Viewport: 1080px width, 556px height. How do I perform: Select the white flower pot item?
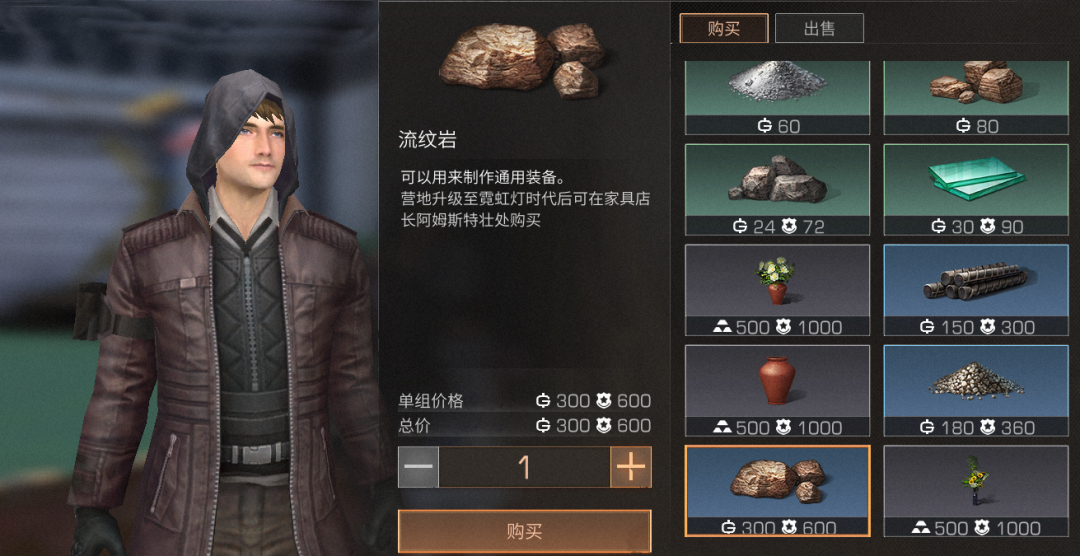[777, 289]
